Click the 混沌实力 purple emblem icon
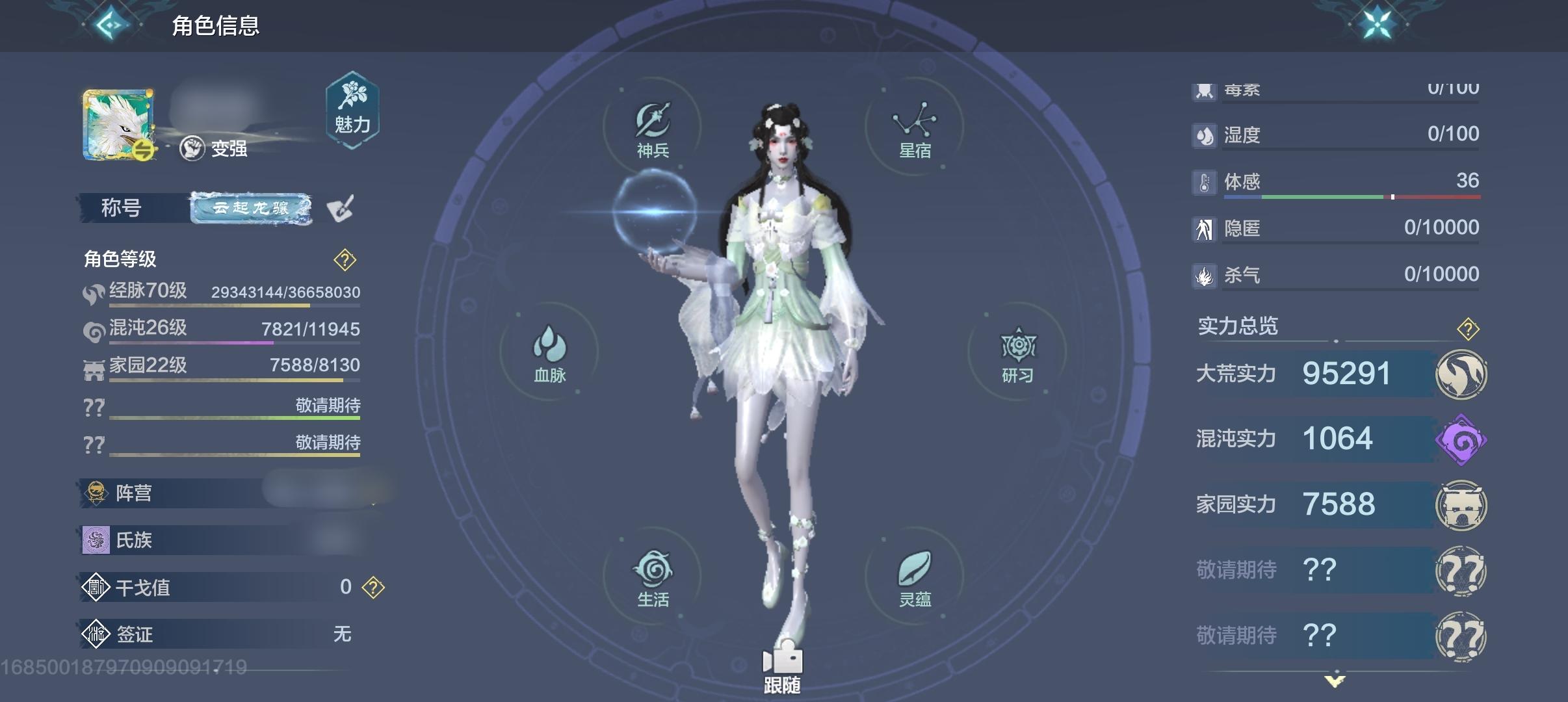 (1461, 438)
